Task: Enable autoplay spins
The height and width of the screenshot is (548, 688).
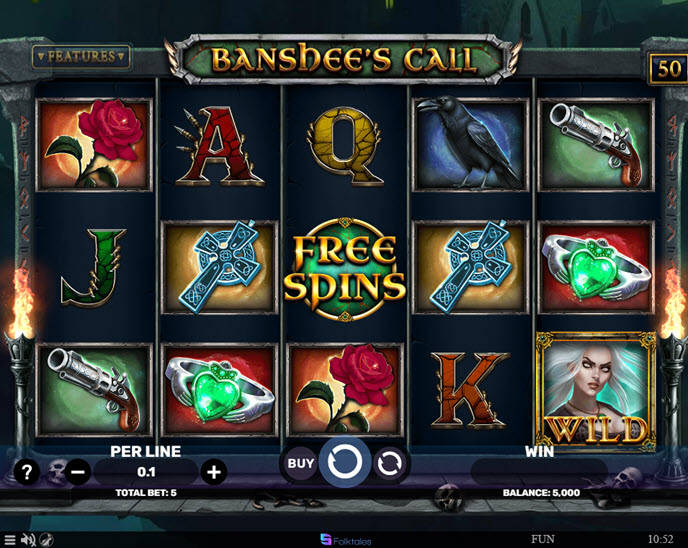Action: coord(390,463)
